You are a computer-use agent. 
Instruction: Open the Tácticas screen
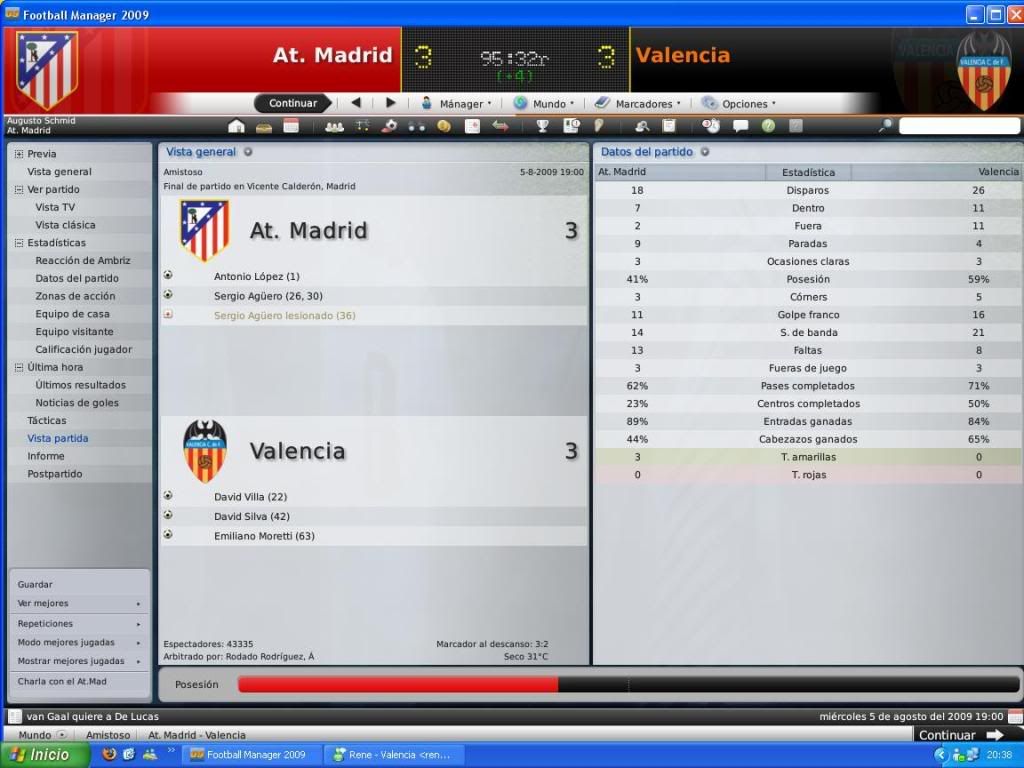pos(47,421)
